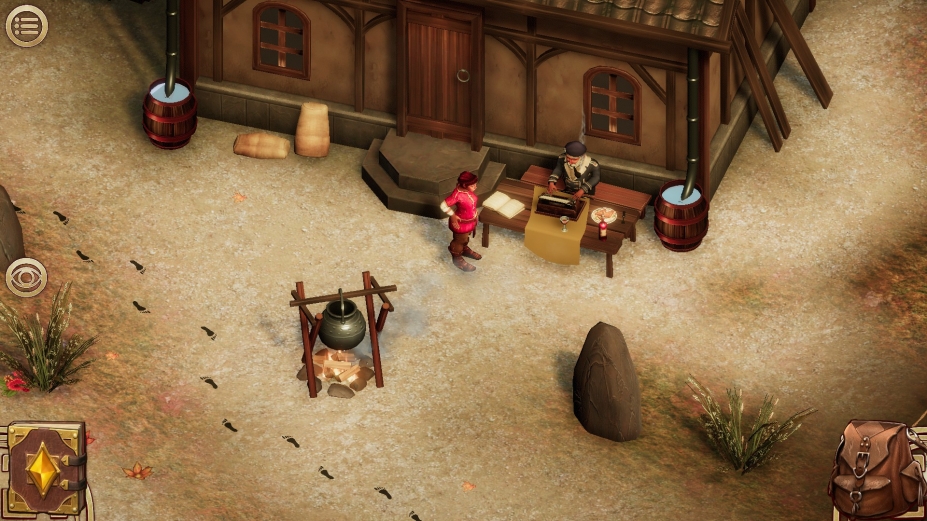Open the main menu list button
927x521 pixels.
tap(26, 26)
